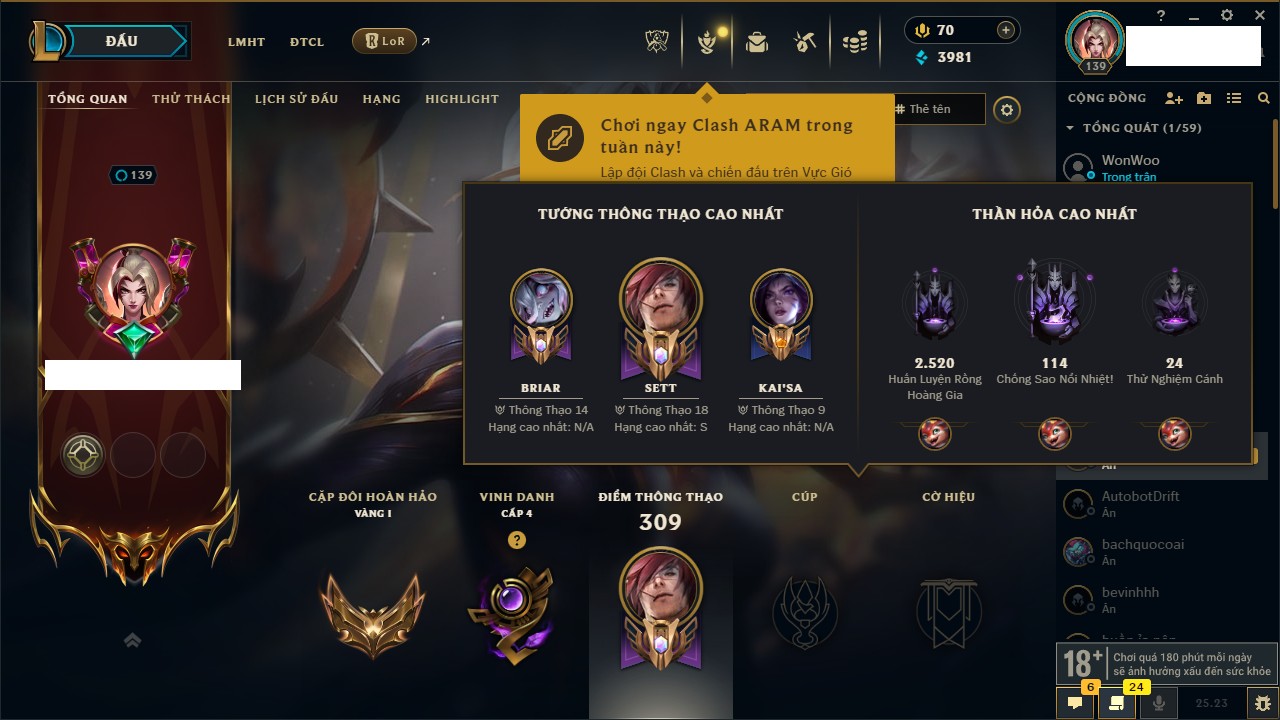The width and height of the screenshot is (1280, 720).
Task: Open the LMHT section
Action: 246,42
